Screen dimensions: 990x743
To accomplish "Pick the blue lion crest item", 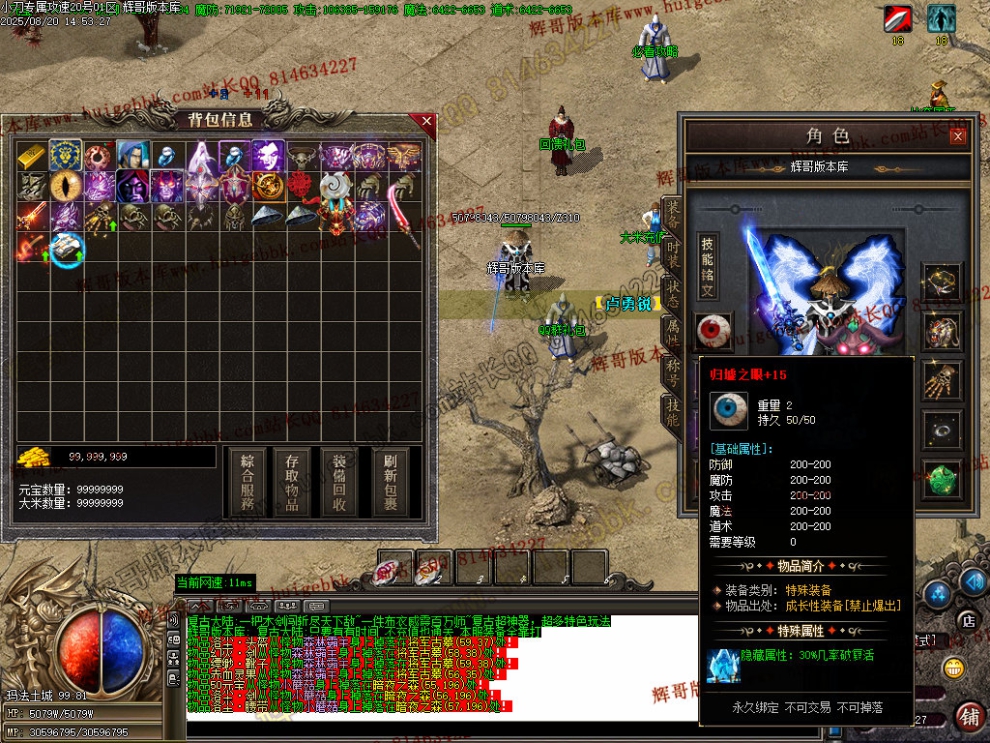I will (x=66, y=156).
